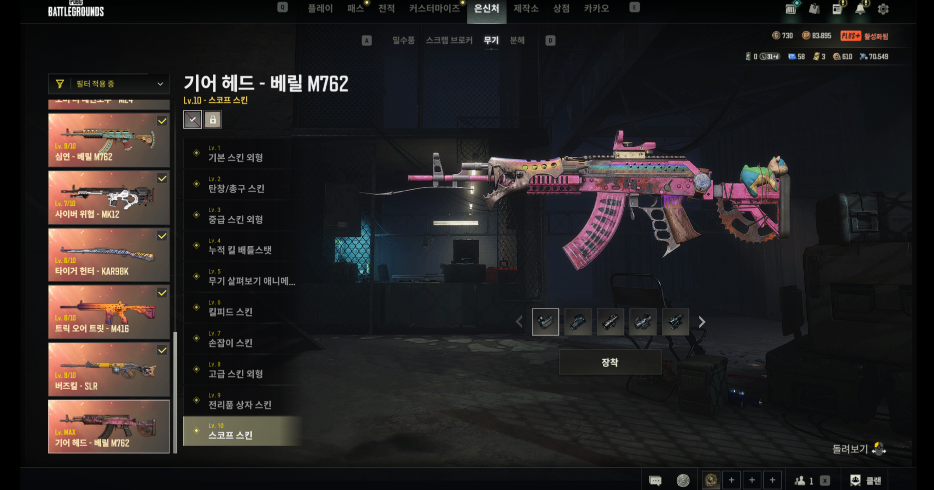Screen dimensions: 934x490
Task: Click the 장착 equip button
Action: (609, 362)
